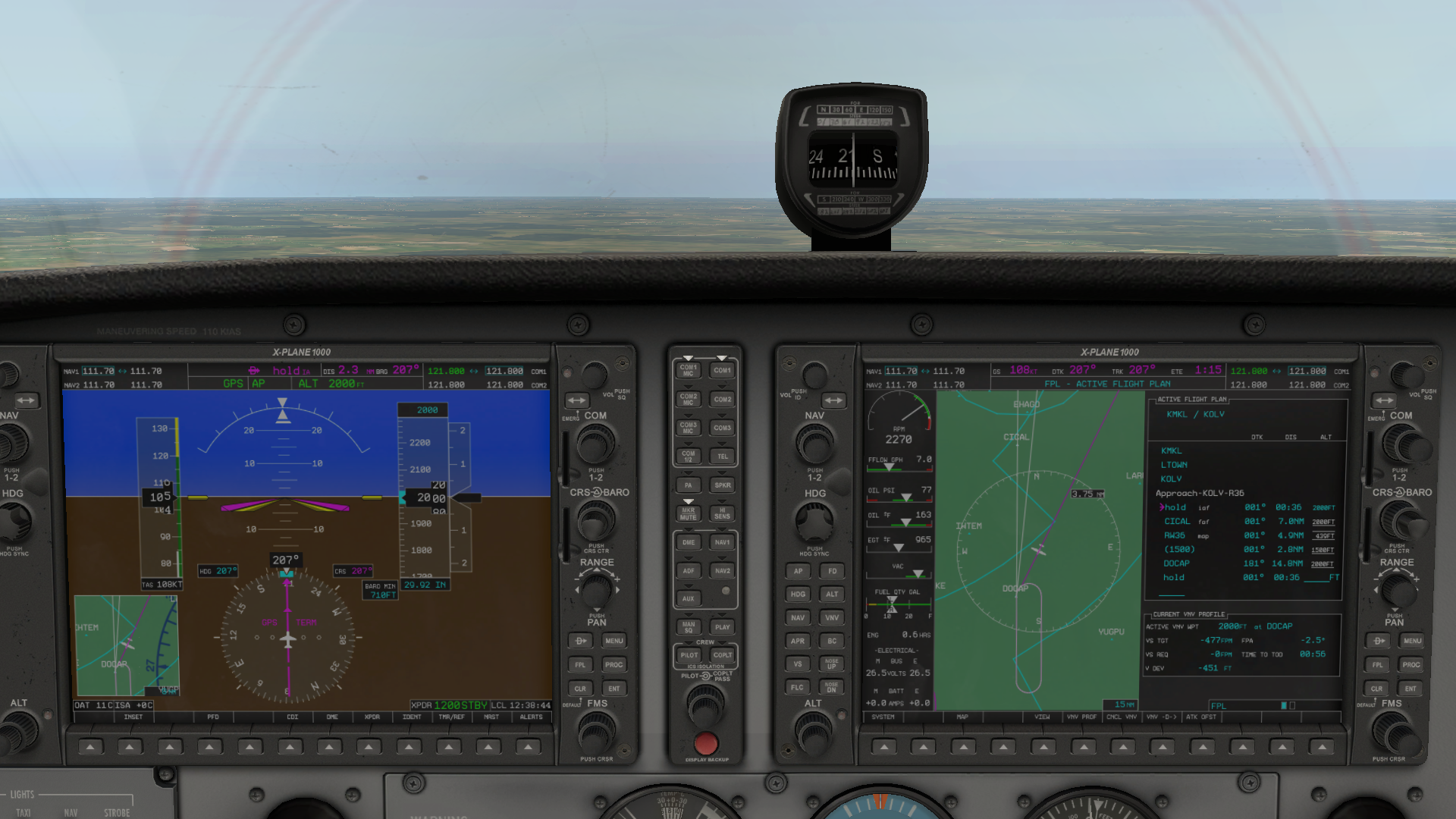Screen dimensions: 1456x819
Task: Activate the PILOT ICS isolation button
Action: point(689,655)
